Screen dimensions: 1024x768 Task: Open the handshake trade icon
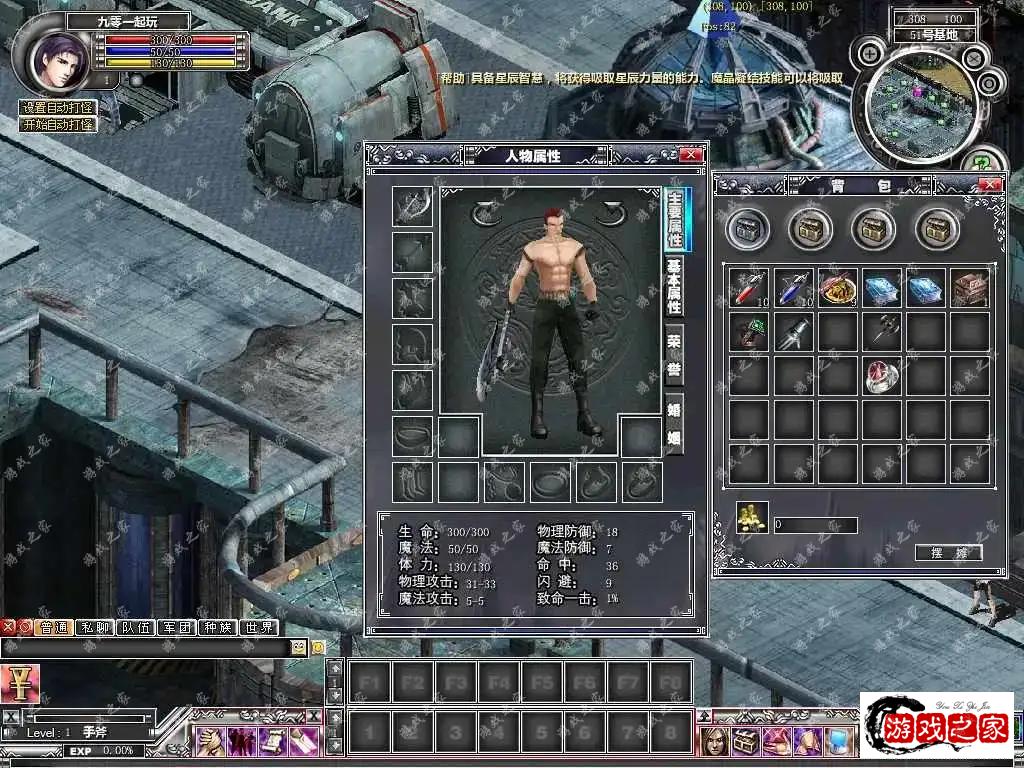tap(210, 742)
